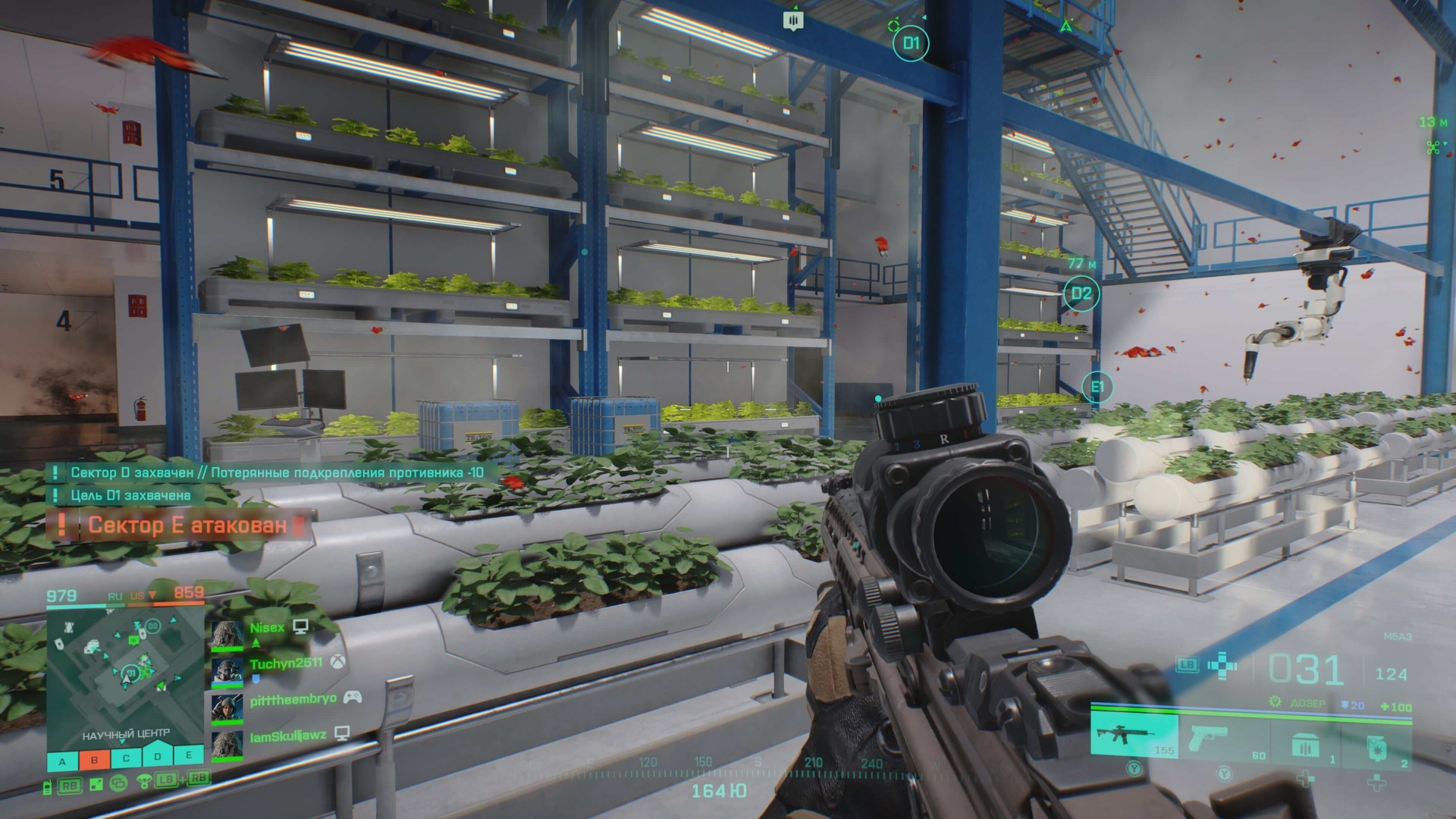This screenshot has width=1456, height=819.
Task: Click the minimap expand arrows icon
Action: (x=96, y=784)
